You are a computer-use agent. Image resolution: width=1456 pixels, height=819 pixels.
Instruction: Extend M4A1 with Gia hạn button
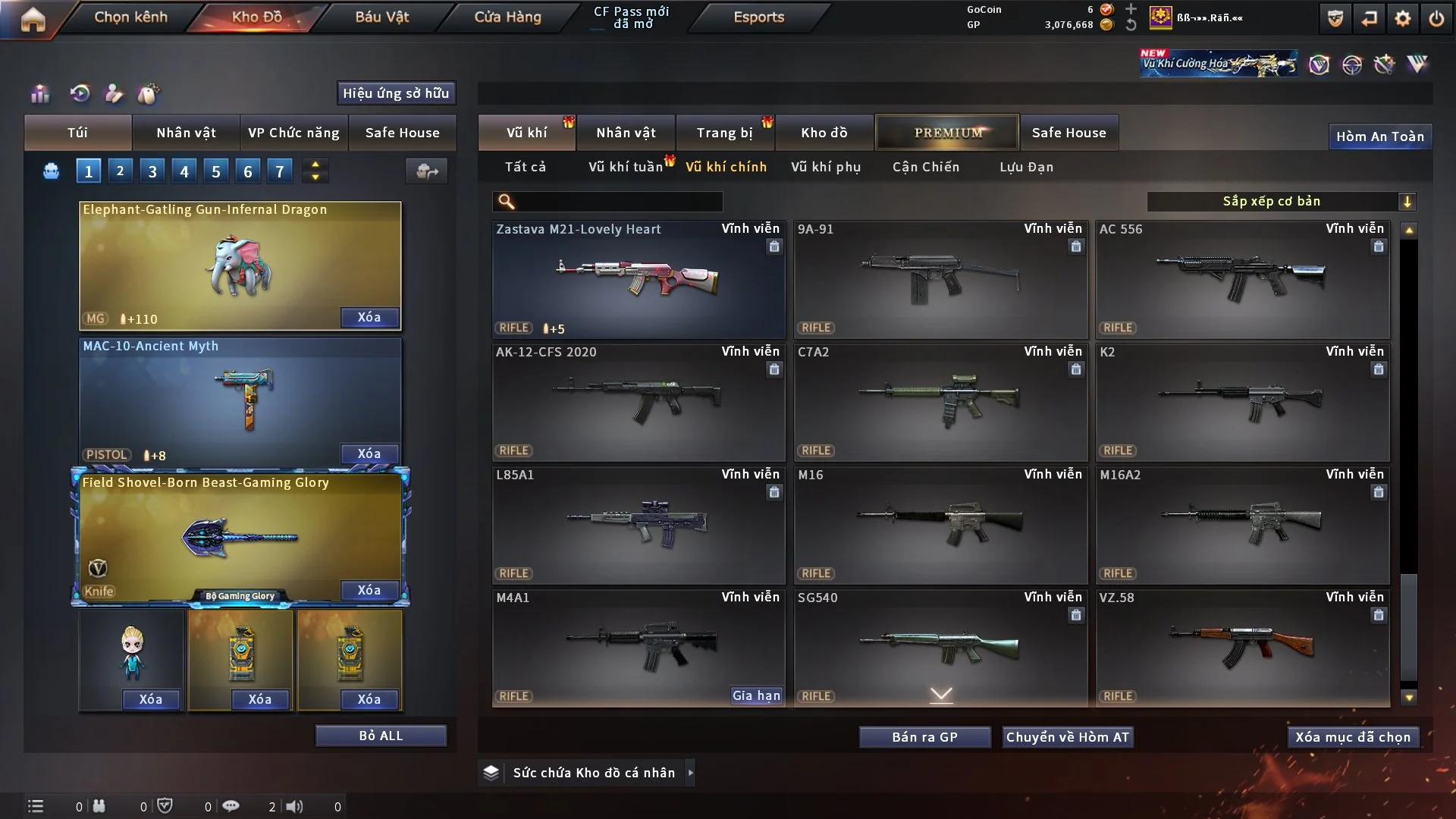coord(755,695)
